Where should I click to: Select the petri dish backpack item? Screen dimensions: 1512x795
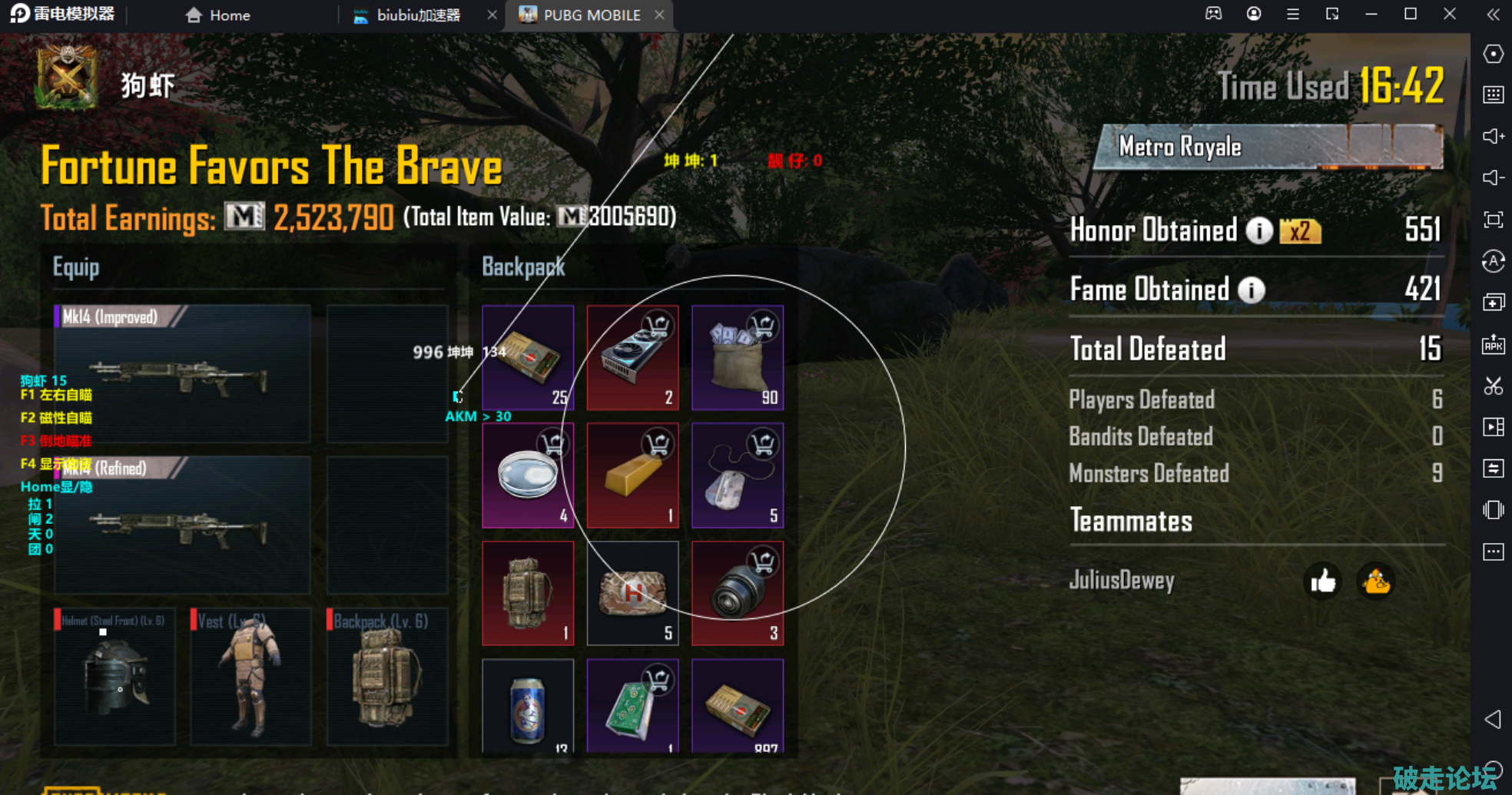coord(528,475)
